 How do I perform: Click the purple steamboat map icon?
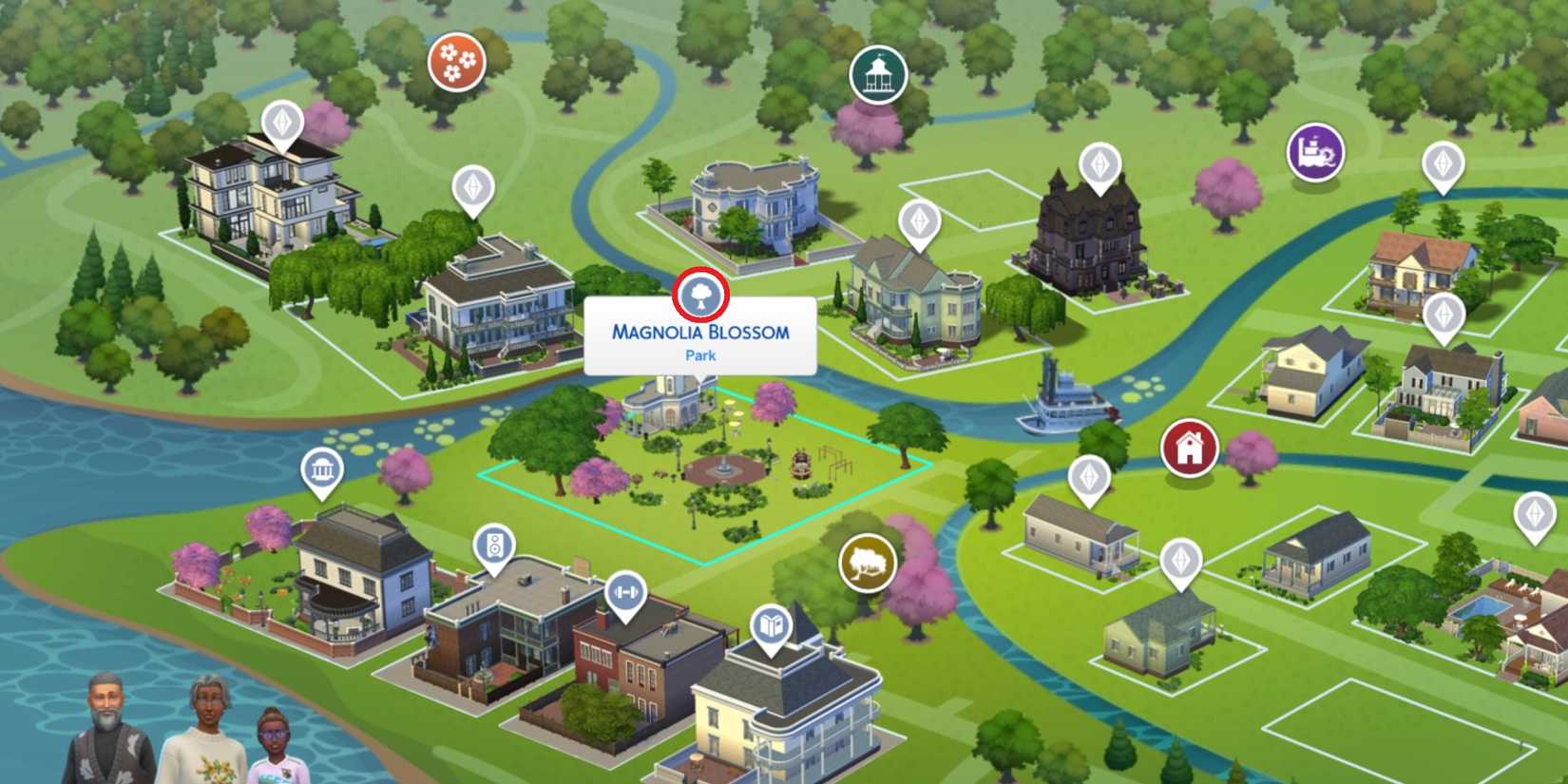pyautogui.click(x=1316, y=152)
